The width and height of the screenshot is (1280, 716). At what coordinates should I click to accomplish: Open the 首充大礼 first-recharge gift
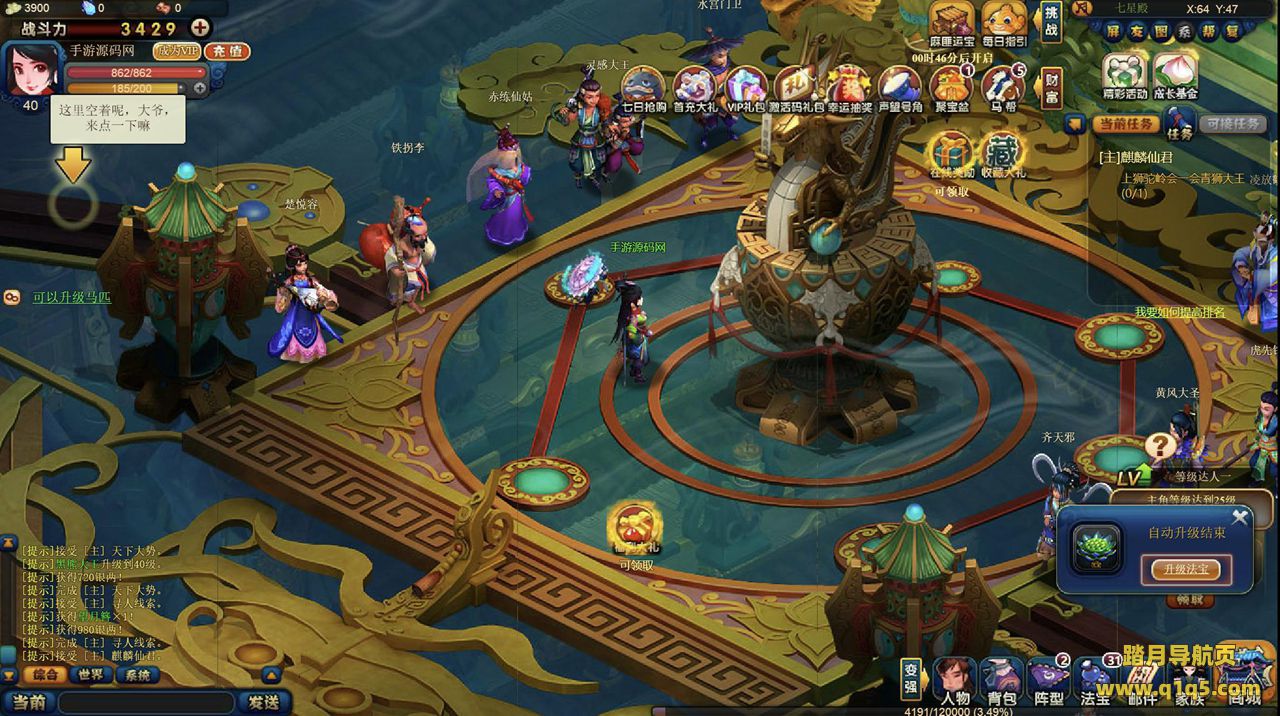pyautogui.click(x=694, y=87)
